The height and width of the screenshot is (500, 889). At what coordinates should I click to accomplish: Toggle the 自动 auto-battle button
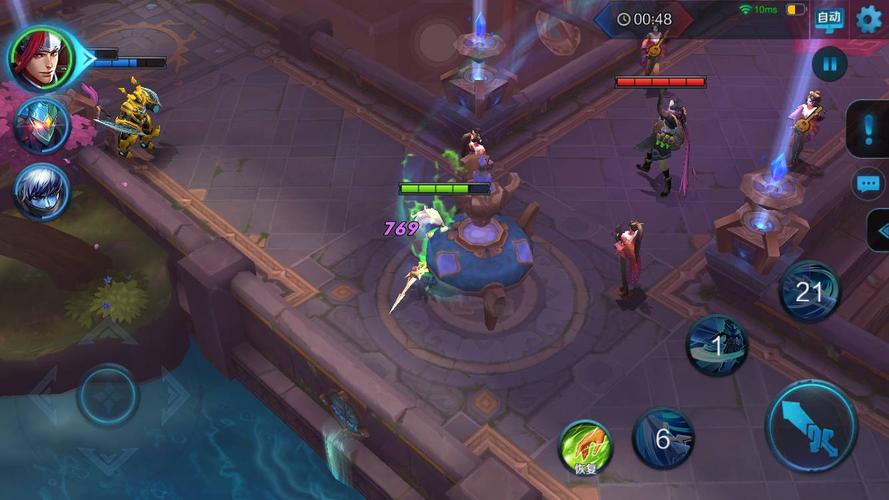828,19
